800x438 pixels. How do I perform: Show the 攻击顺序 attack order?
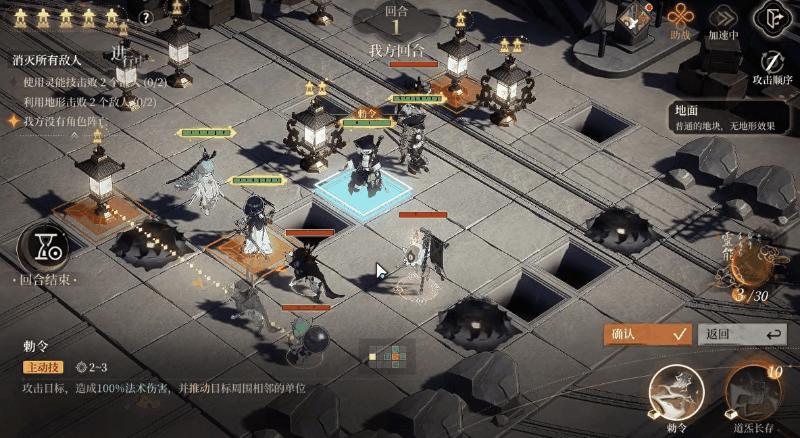click(x=773, y=65)
